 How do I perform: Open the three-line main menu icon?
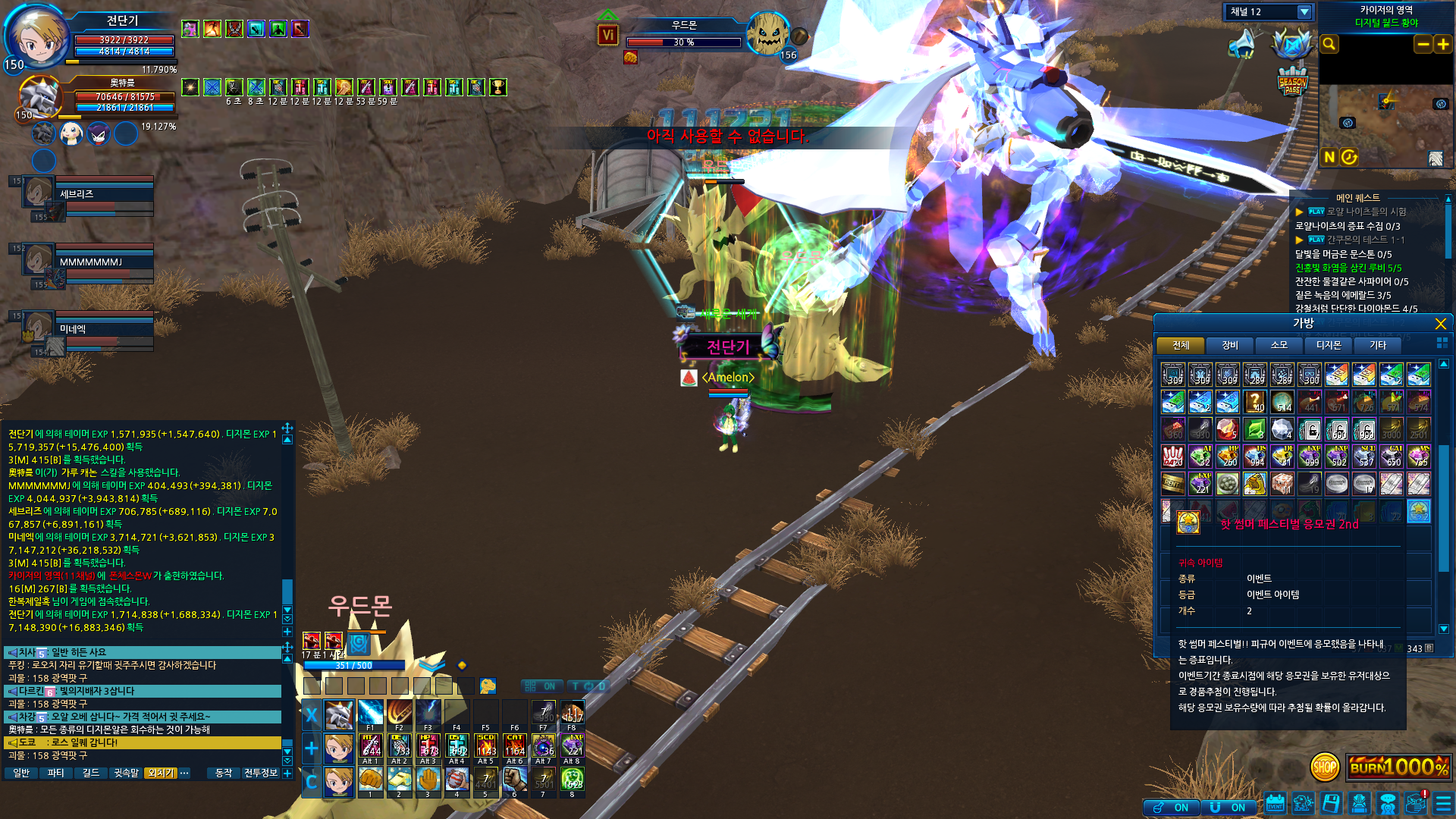coord(1443,804)
